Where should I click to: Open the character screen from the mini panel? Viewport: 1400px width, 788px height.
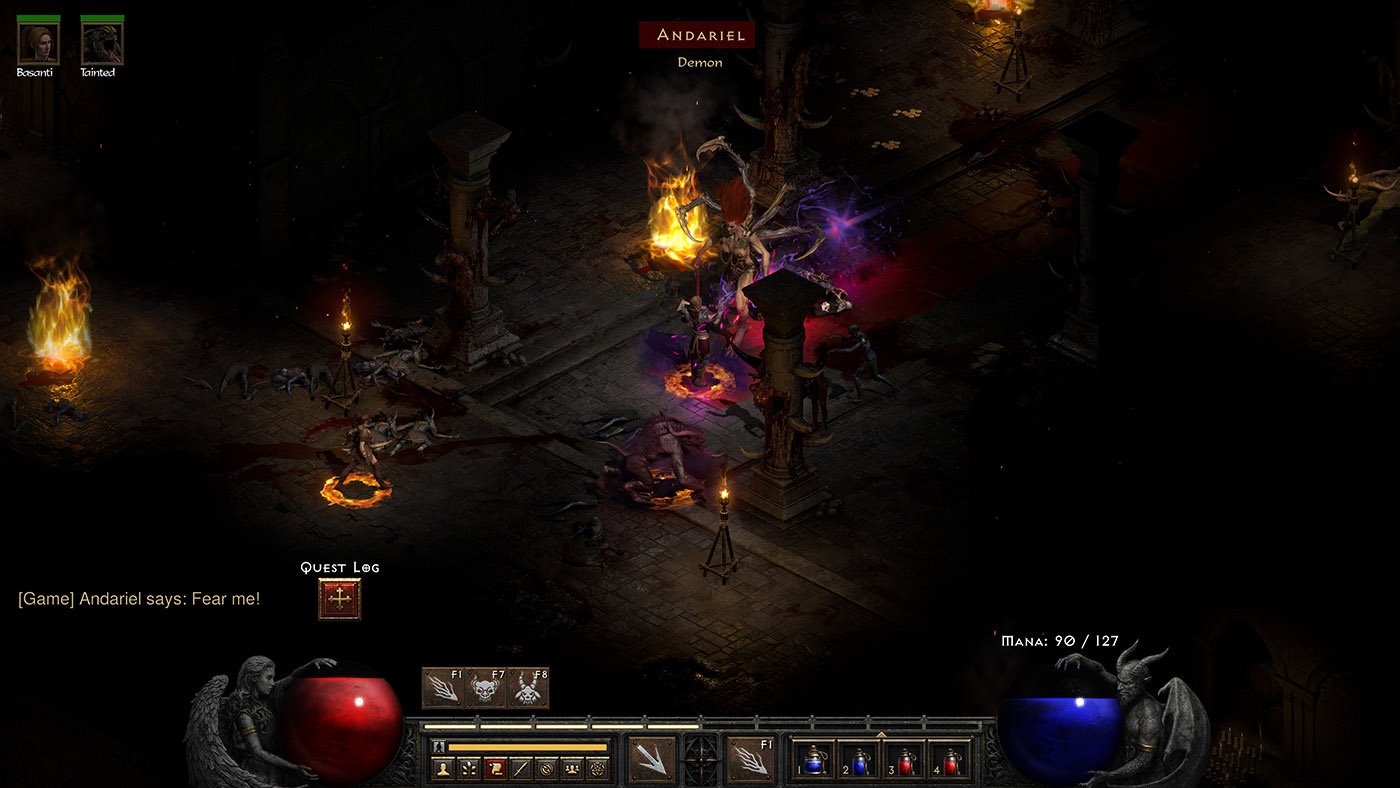443,769
